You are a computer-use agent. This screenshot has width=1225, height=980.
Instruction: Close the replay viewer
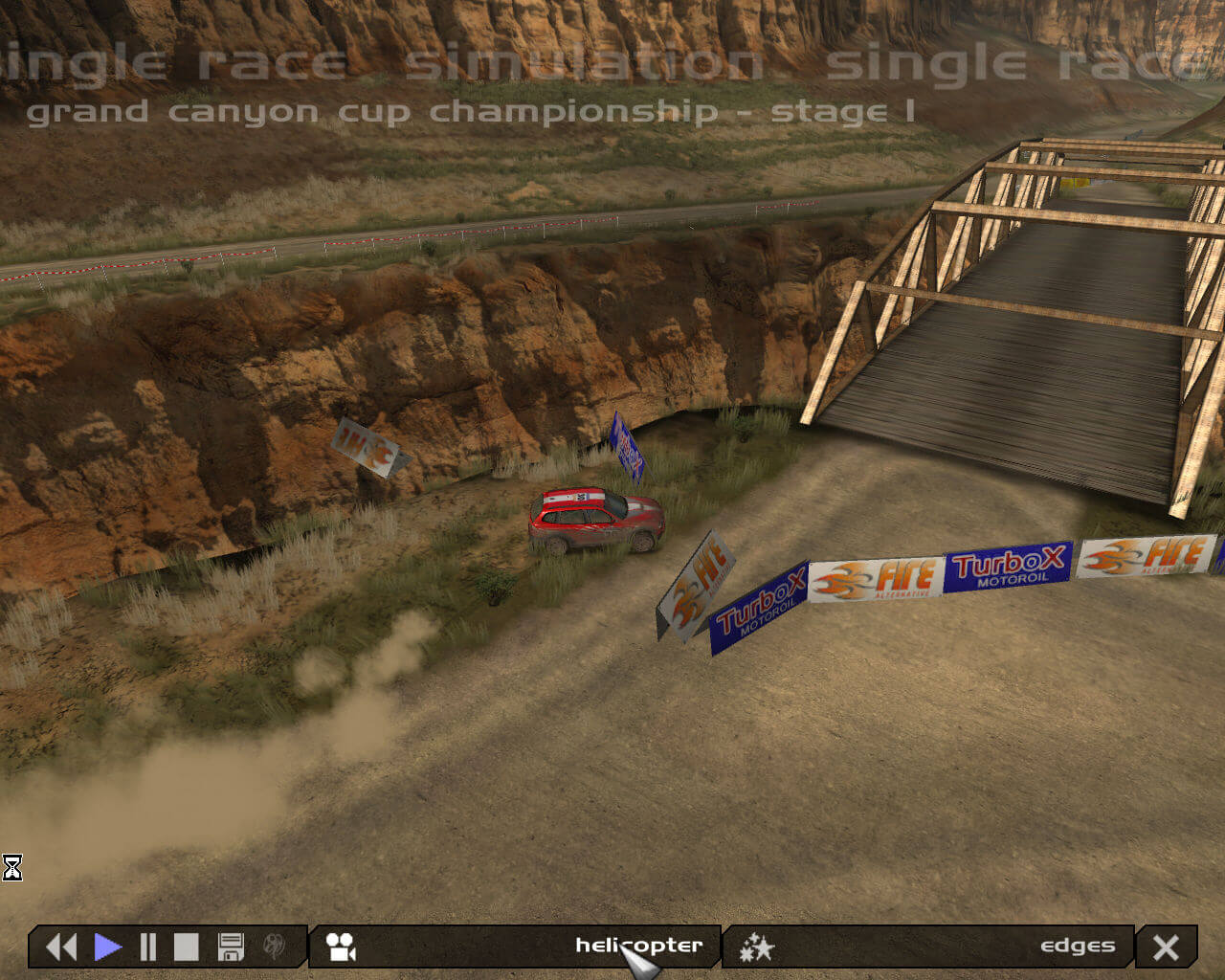[x=1166, y=947]
